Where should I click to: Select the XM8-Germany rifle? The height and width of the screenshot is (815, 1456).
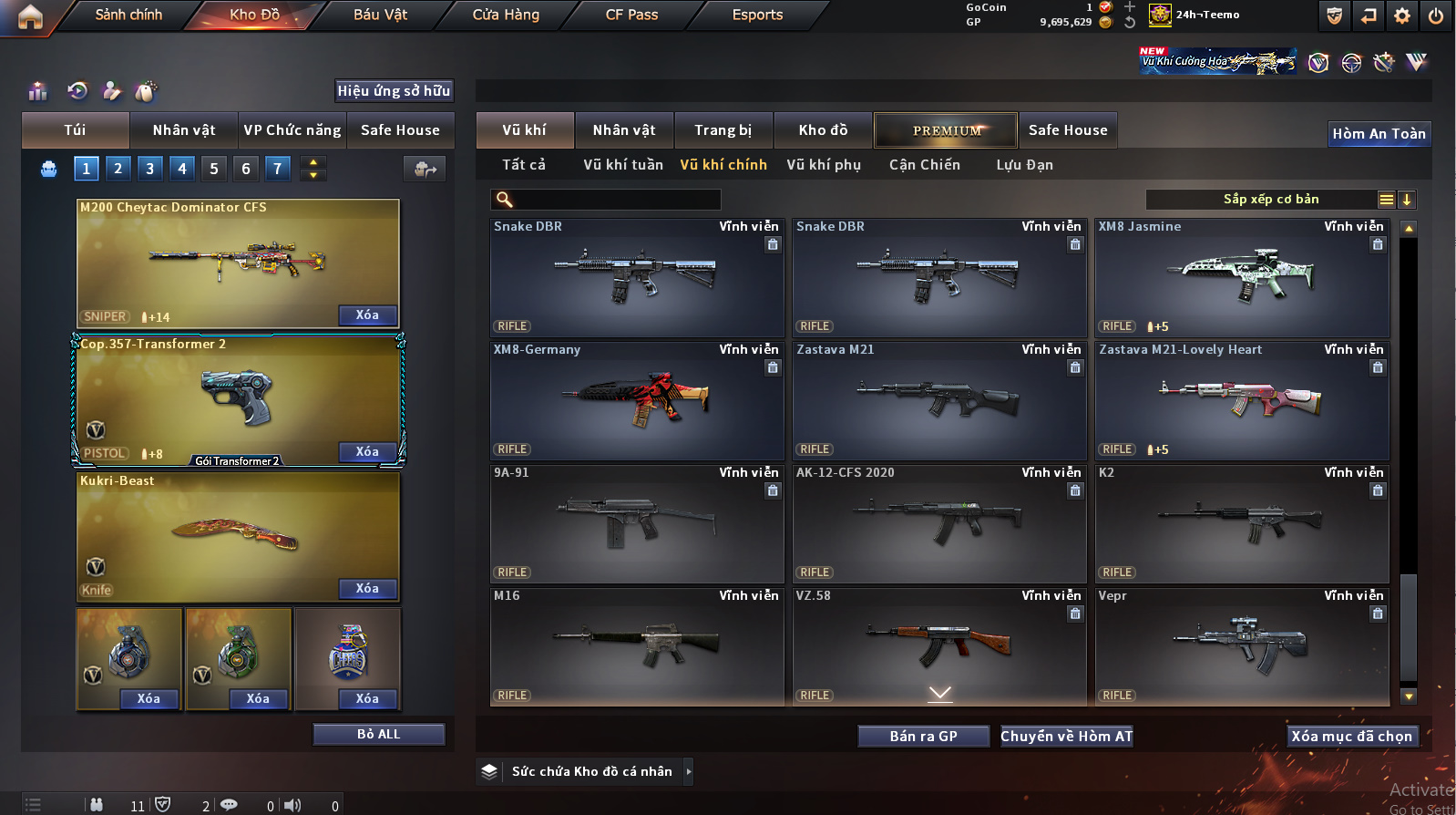coord(637,401)
